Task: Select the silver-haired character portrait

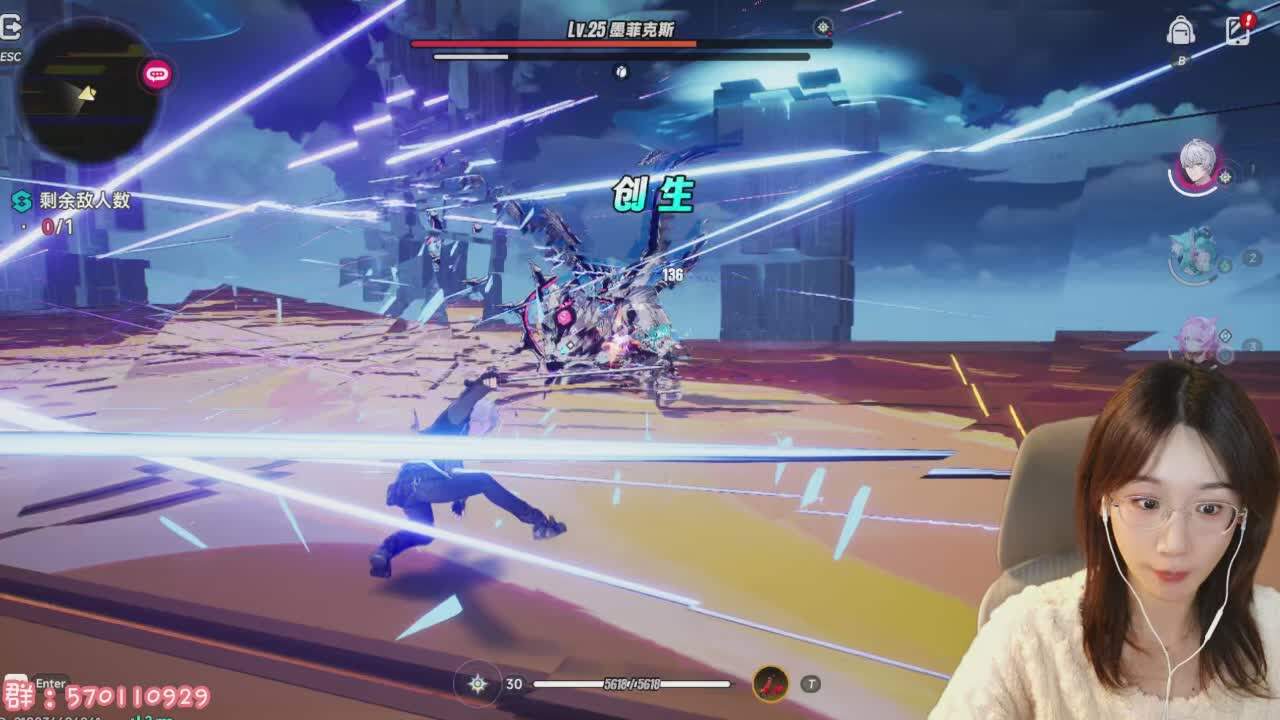Action: coord(1196,166)
